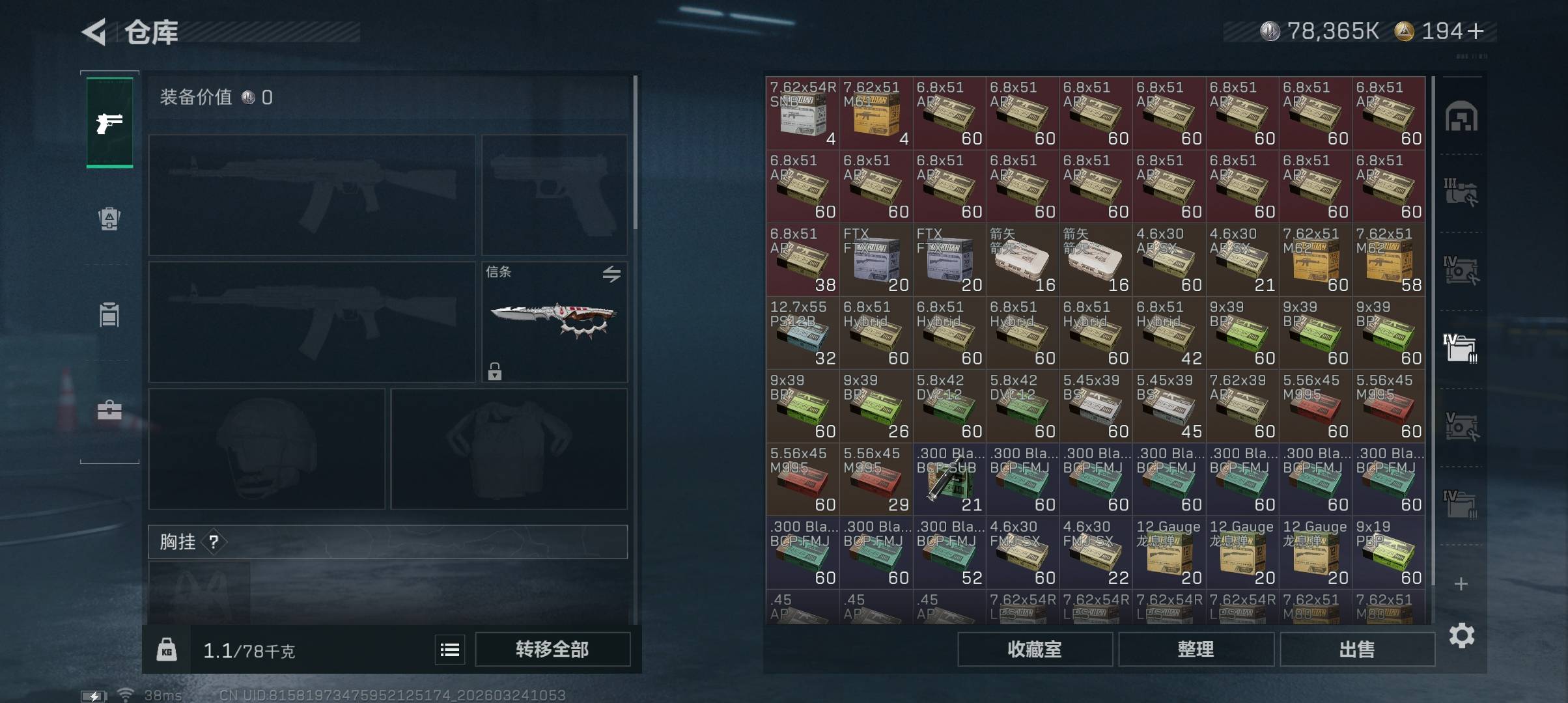Show the 胸挂 help question mark
1568x703 pixels.
(214, 542)
